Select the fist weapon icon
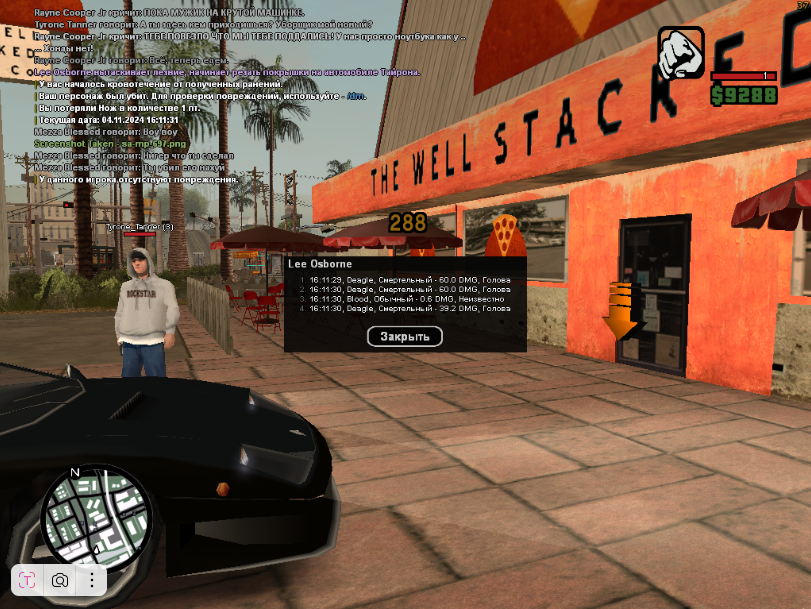The image size is (811, 609). pyautogui.click(x=681, y=54)
